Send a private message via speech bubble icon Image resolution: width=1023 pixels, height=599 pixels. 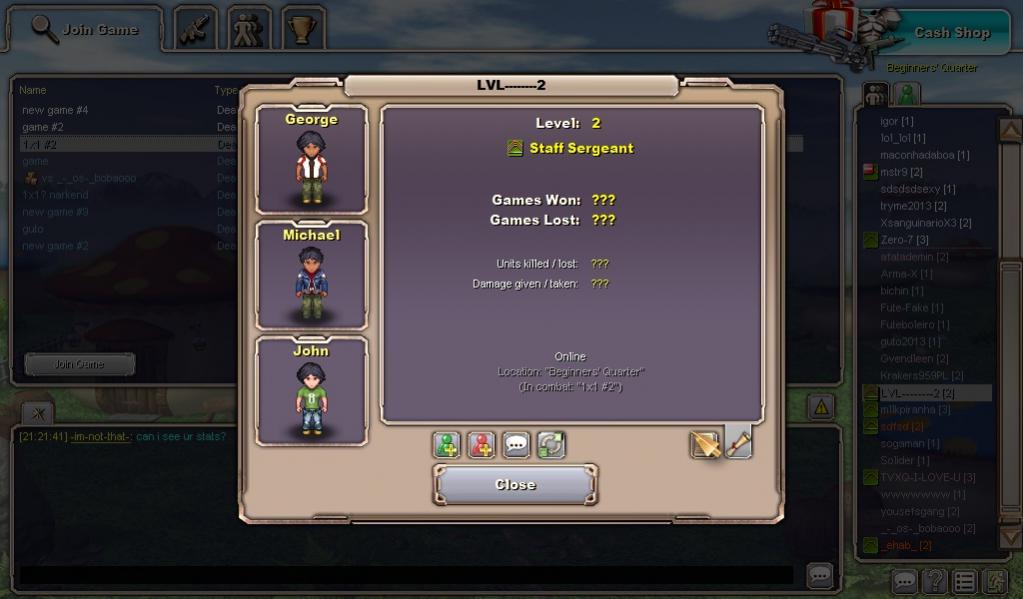[x=516, y=445]
